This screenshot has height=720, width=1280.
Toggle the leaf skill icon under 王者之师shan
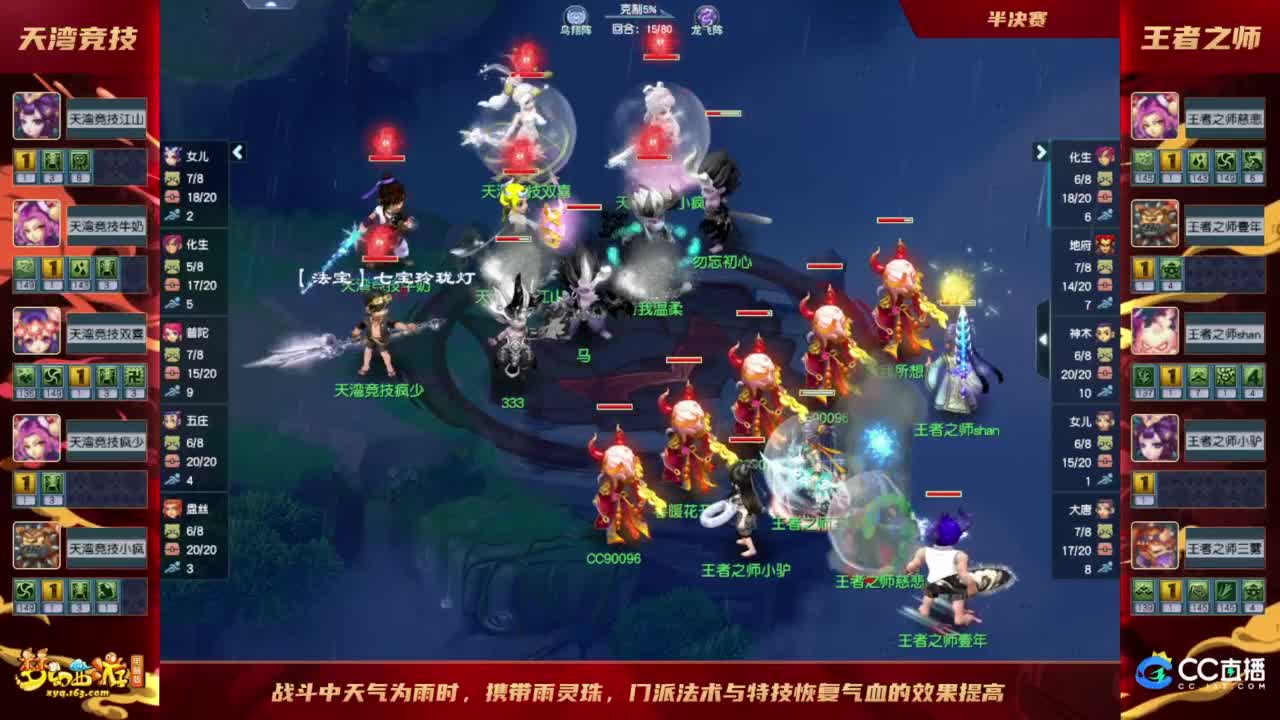[1143, 375]
